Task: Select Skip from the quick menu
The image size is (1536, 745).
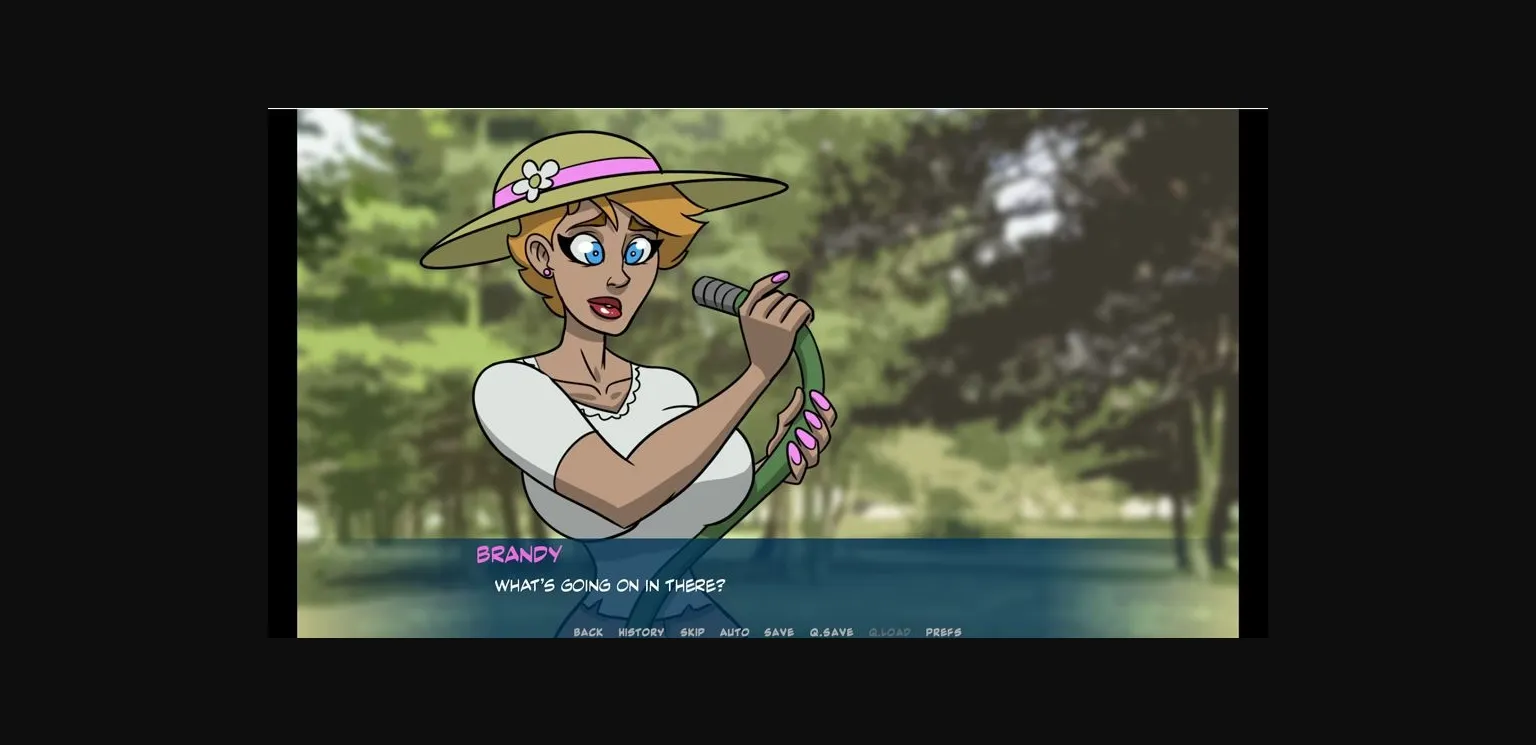Action: coord(692,632)
